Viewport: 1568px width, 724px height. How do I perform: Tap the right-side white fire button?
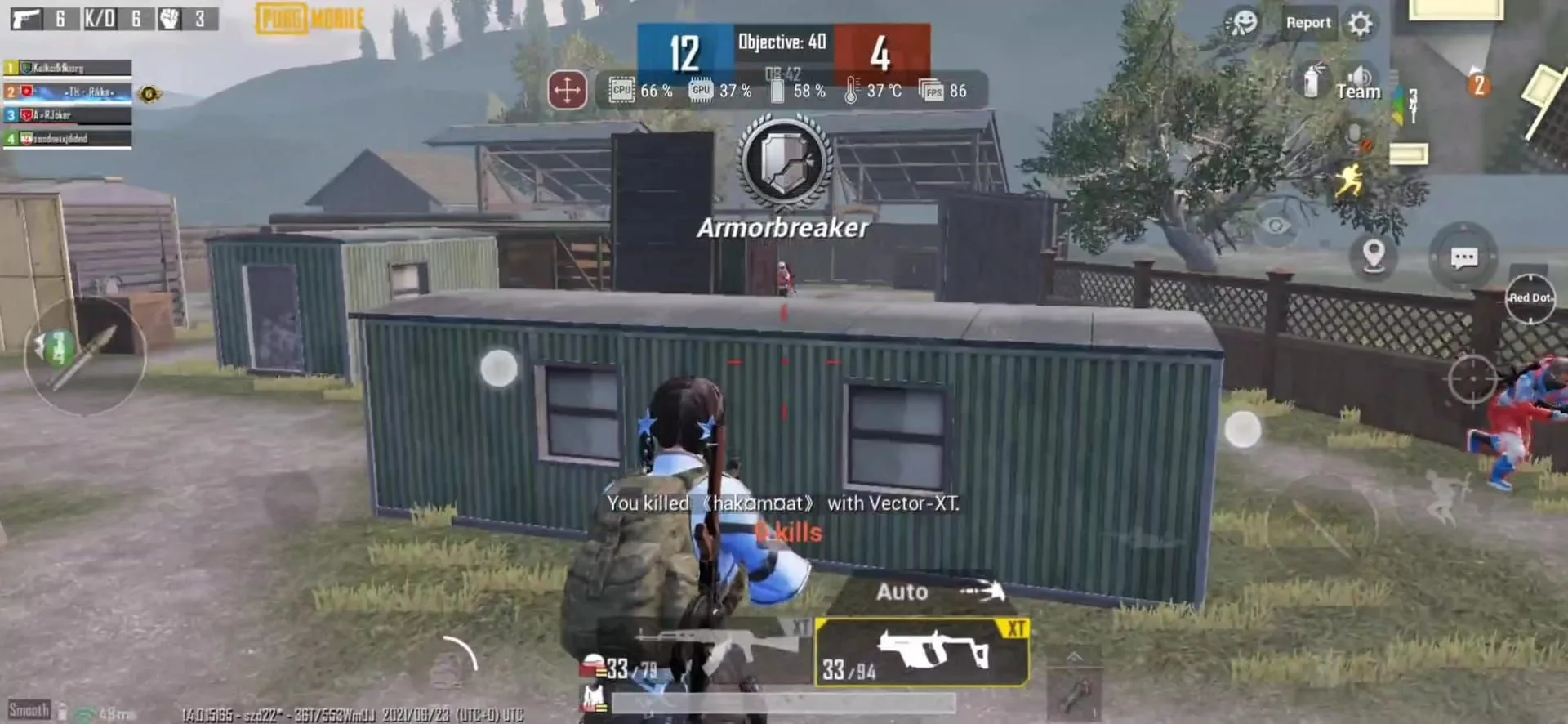(x=1242, y=429)
